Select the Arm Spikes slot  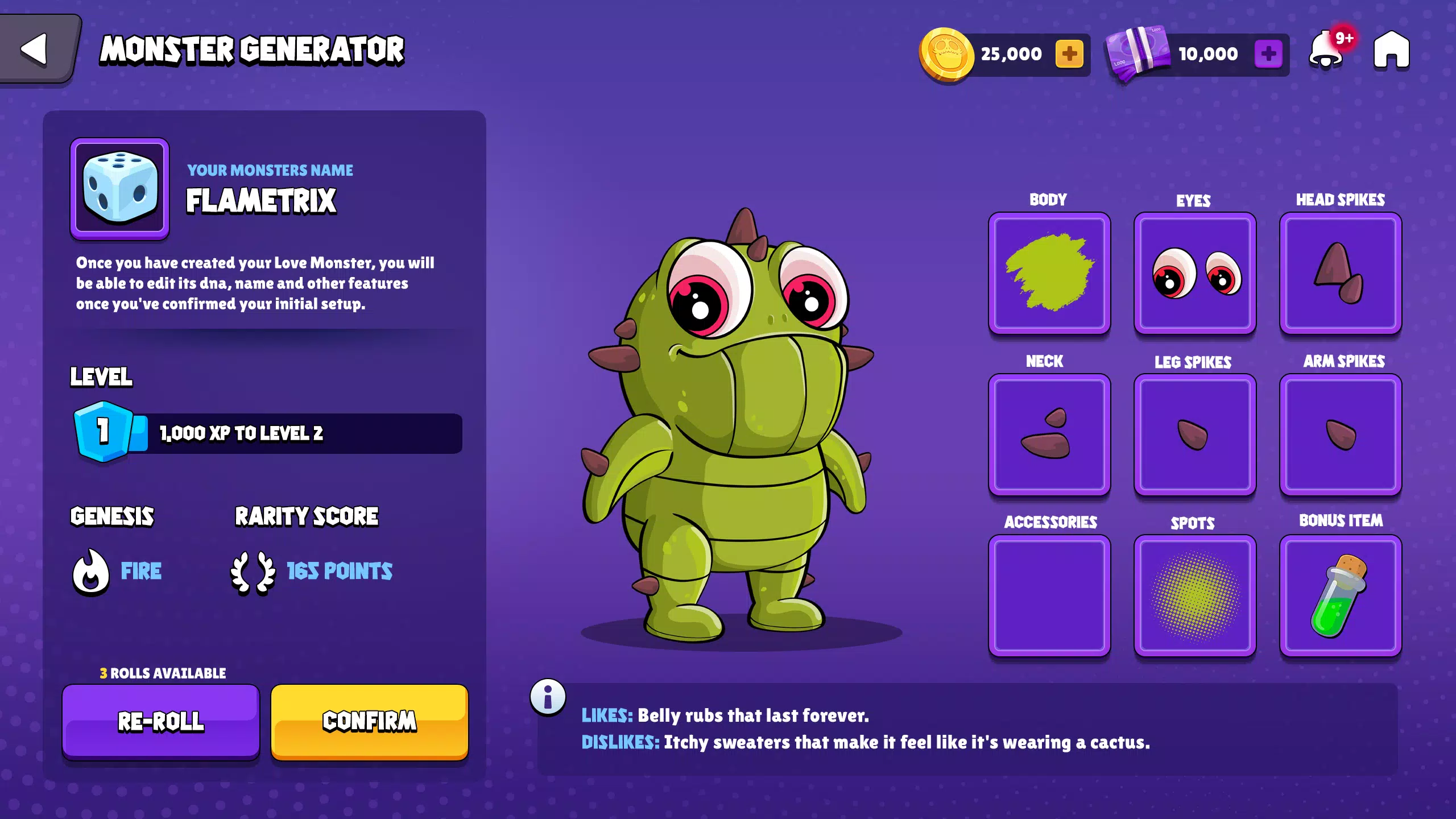pos(1341,435)
